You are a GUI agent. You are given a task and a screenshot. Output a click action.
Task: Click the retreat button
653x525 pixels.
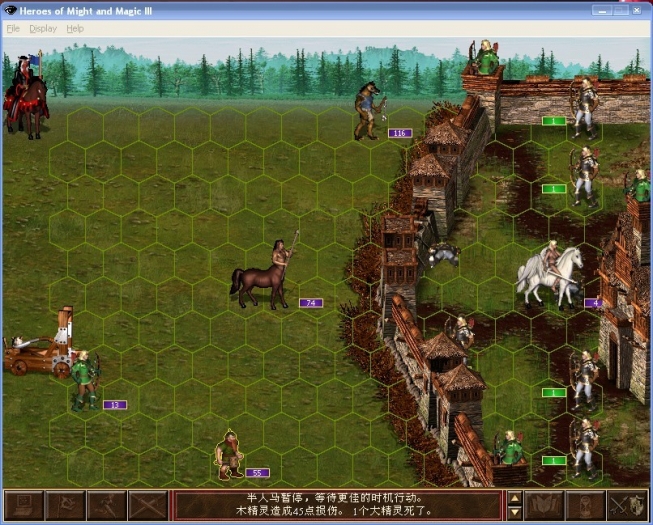[x=106, y=506]
